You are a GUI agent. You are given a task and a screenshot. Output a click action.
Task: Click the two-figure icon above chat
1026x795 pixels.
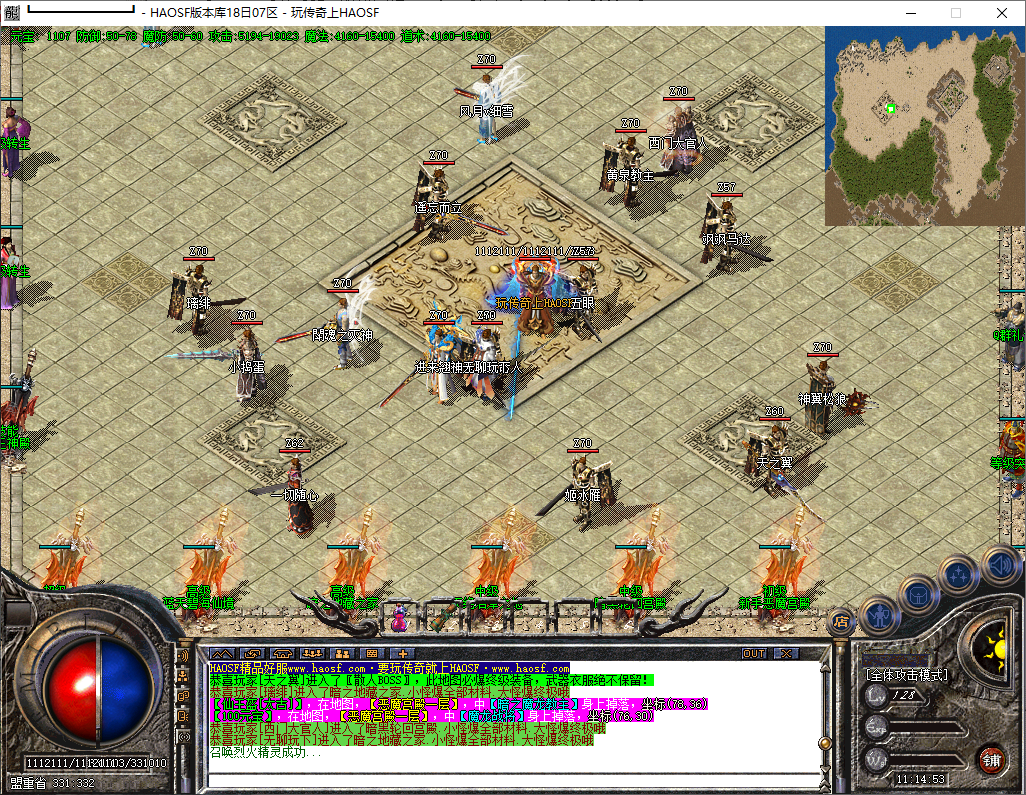(x=342, y=654)
